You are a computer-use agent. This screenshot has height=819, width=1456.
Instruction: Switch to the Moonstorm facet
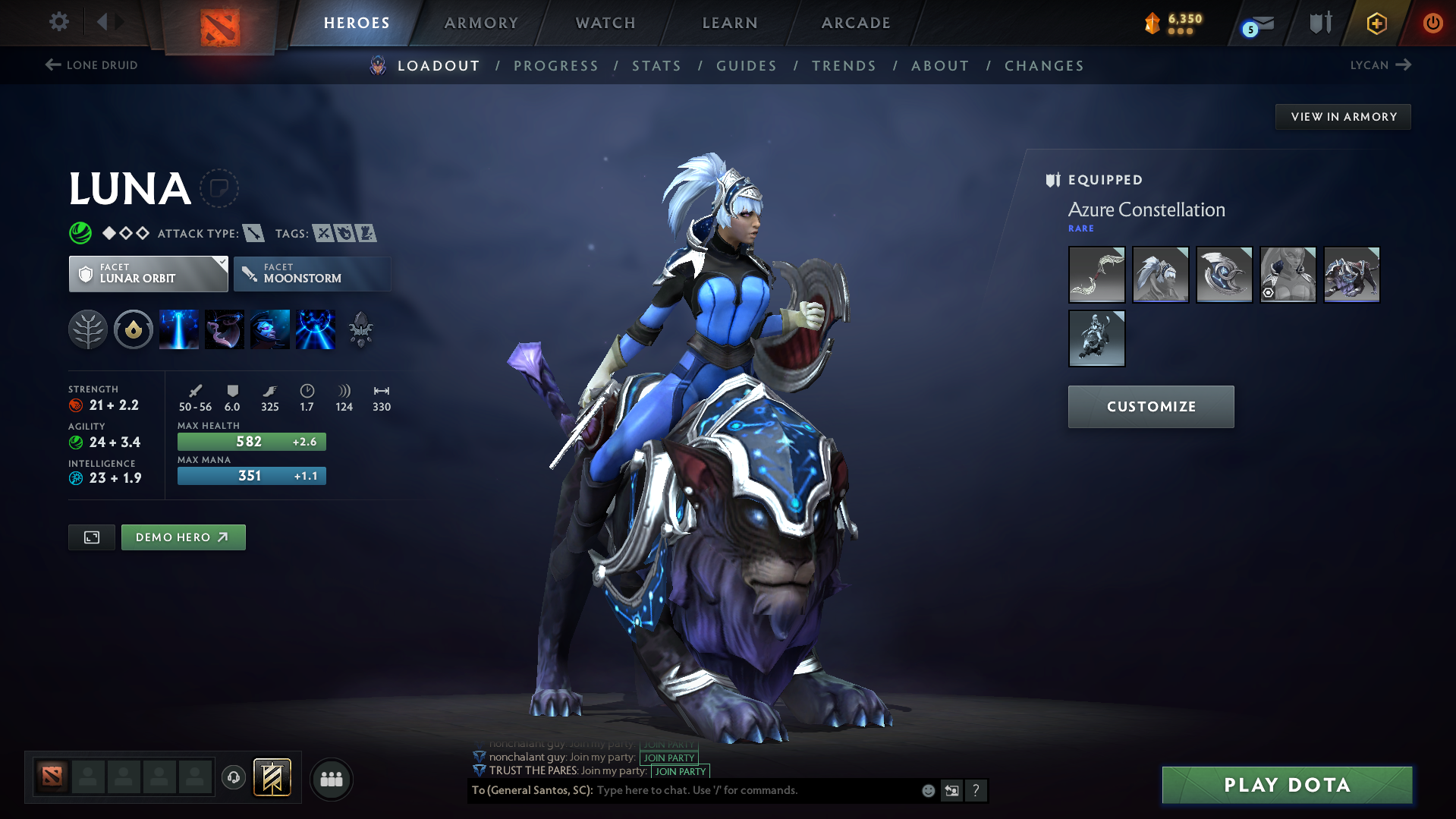tap(312, 274)
